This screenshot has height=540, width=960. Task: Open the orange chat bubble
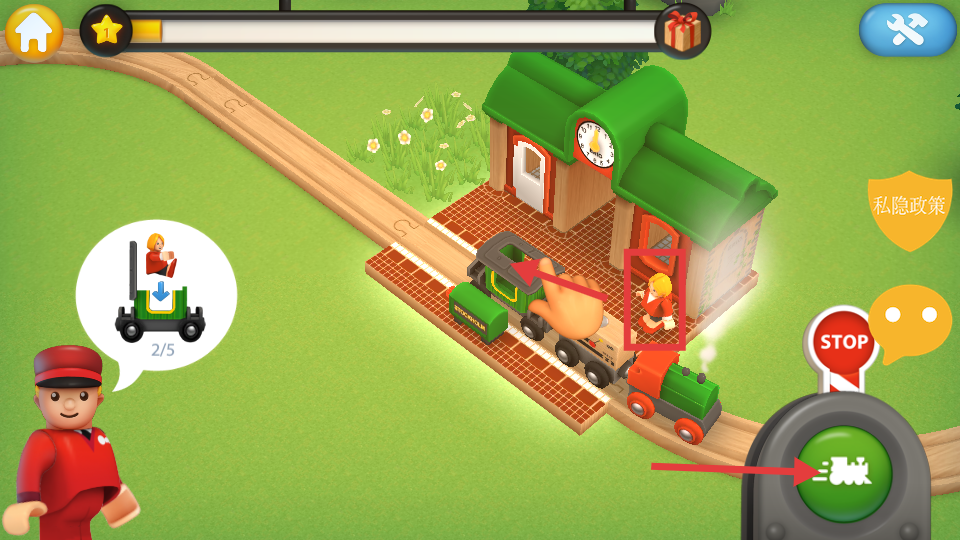pyautogui.click(x=909, y=321)
